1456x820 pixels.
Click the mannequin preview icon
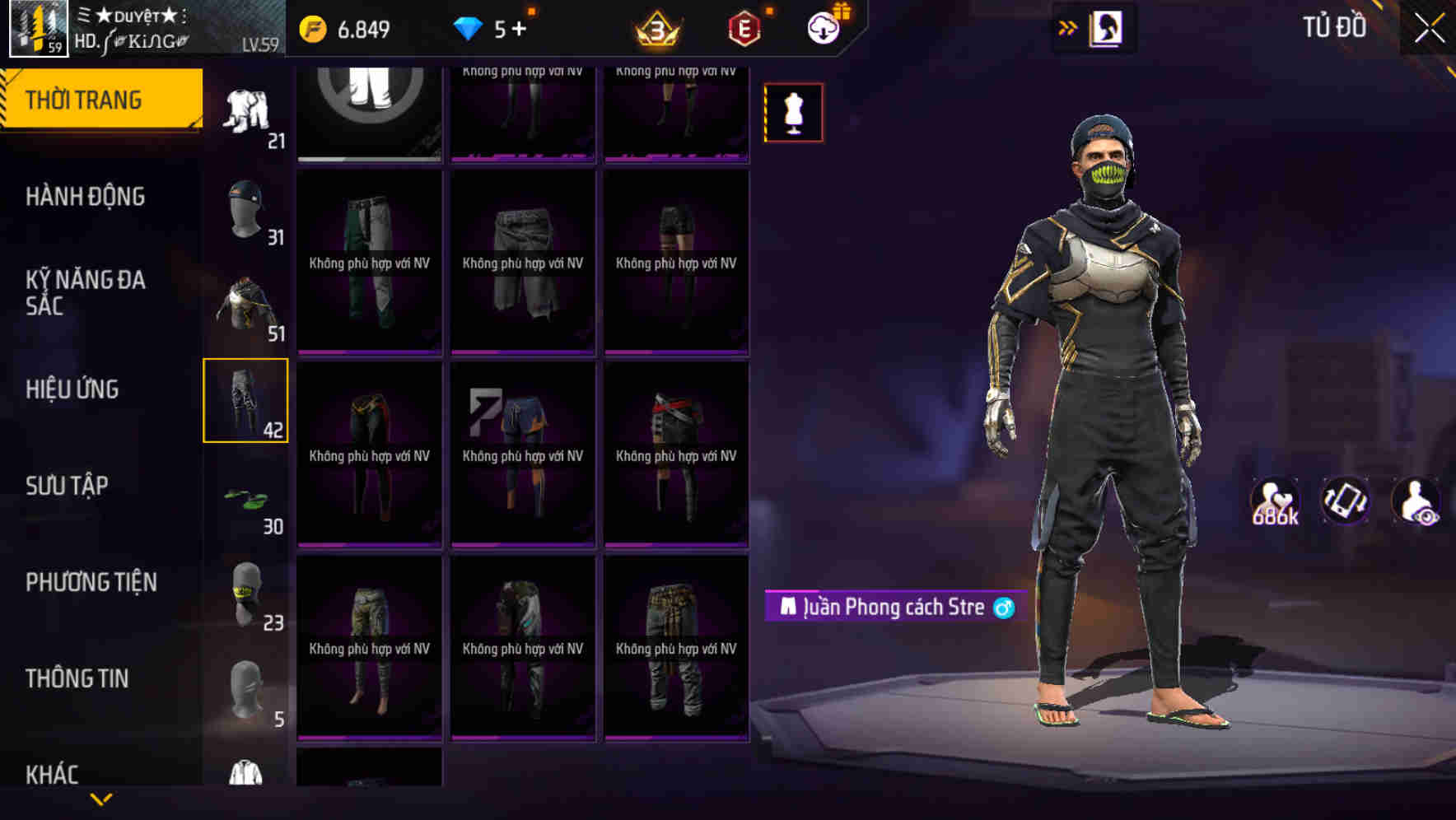(x=792, y=112)
